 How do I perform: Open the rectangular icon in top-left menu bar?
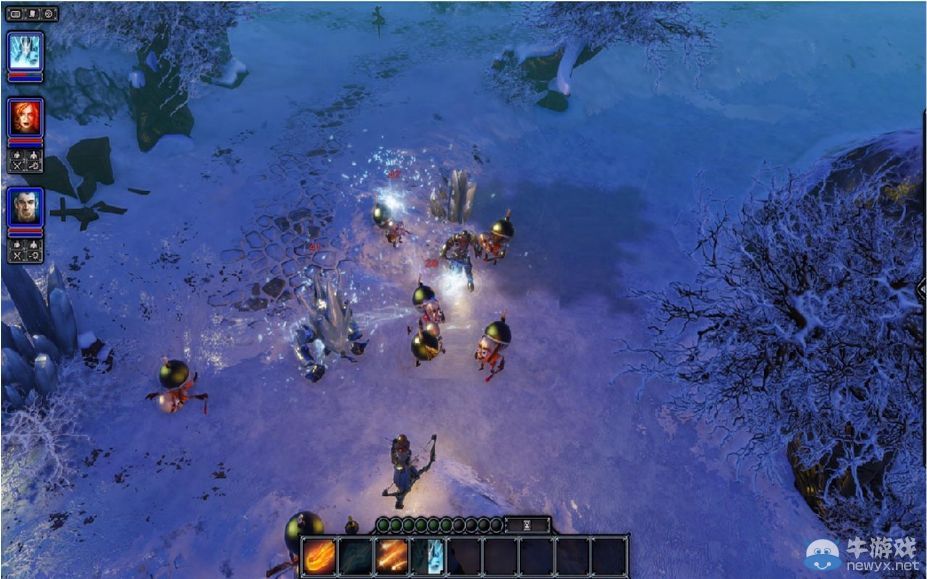pos(16,14)
